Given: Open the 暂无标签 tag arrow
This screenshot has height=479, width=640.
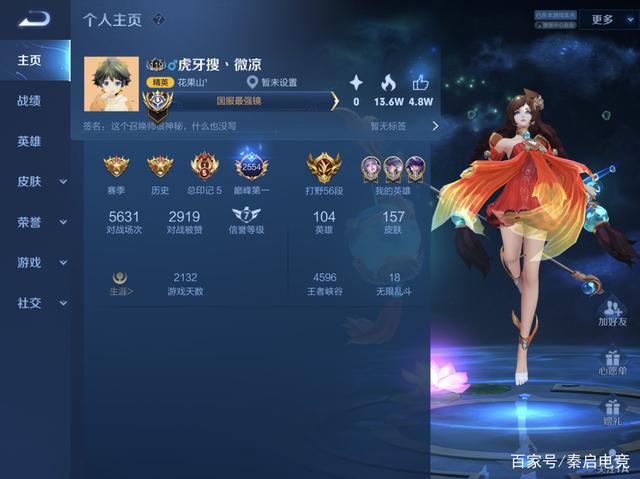Looking at the screenshot, I should 434,126.
